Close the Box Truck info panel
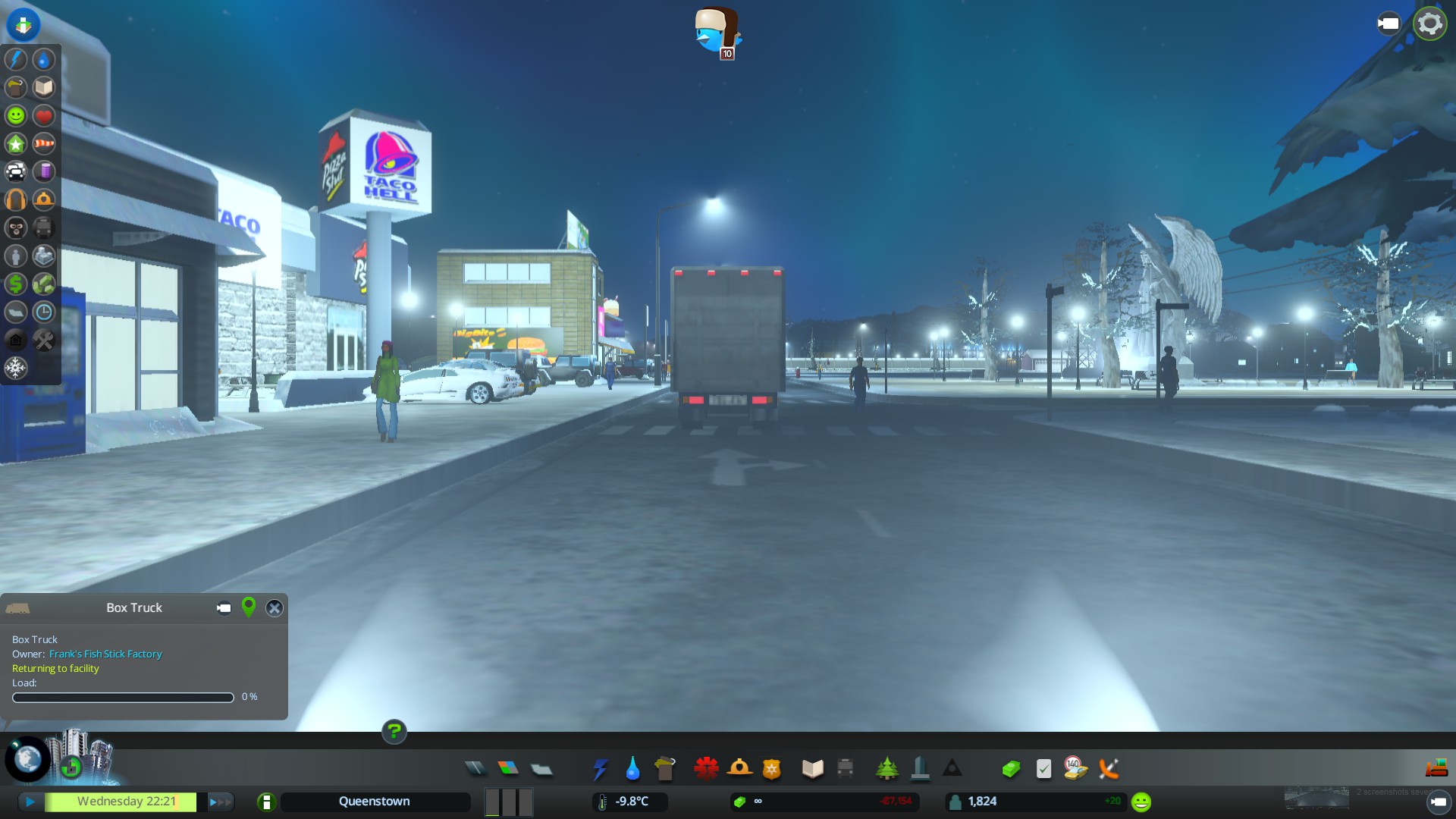Image resolution: width=1456 pixels, height=819 pixels. coord(275,608)
